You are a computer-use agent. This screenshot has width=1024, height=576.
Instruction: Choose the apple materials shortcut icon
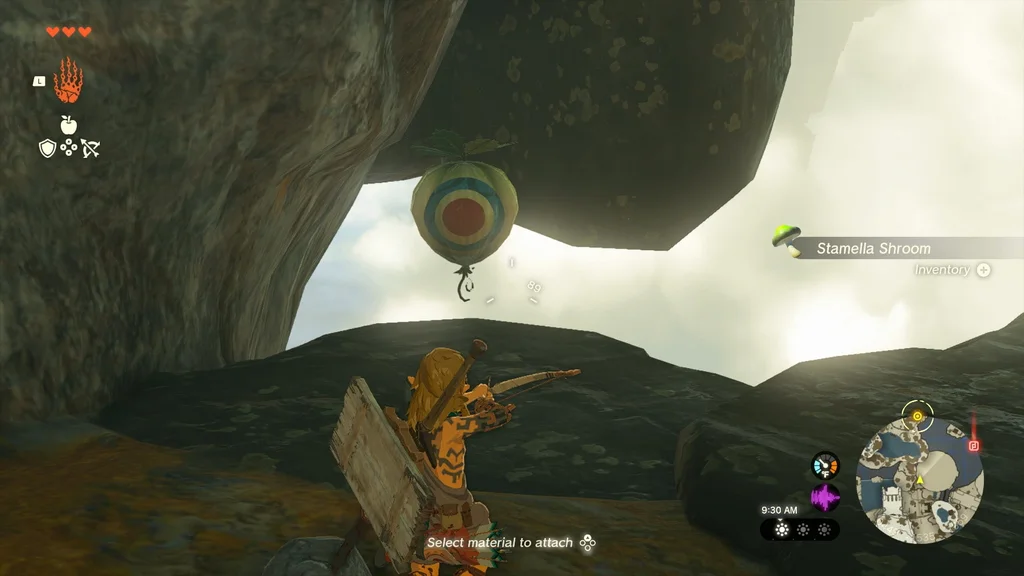[68, 124]
